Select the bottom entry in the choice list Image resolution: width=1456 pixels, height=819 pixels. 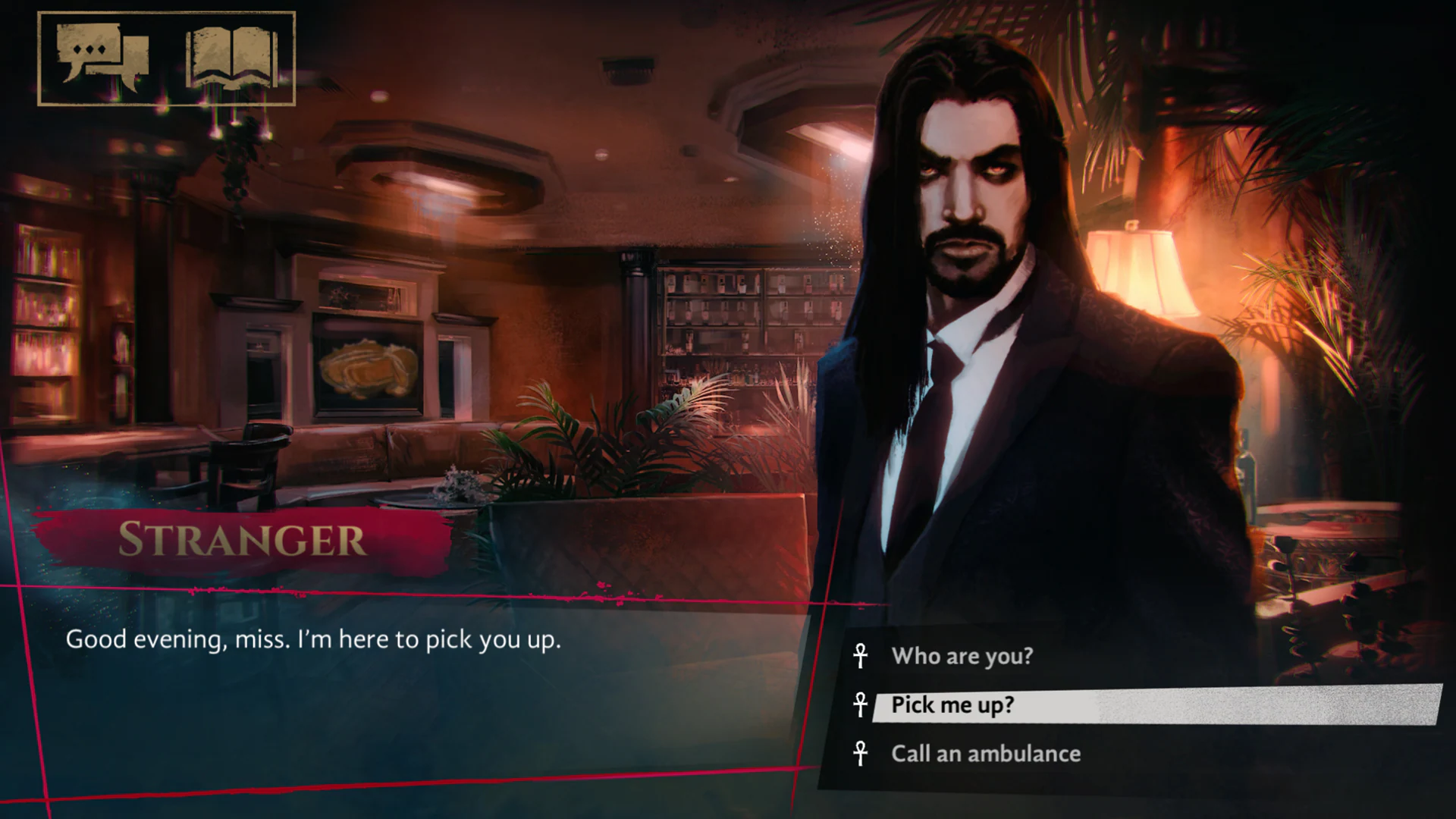click(986, 754)
